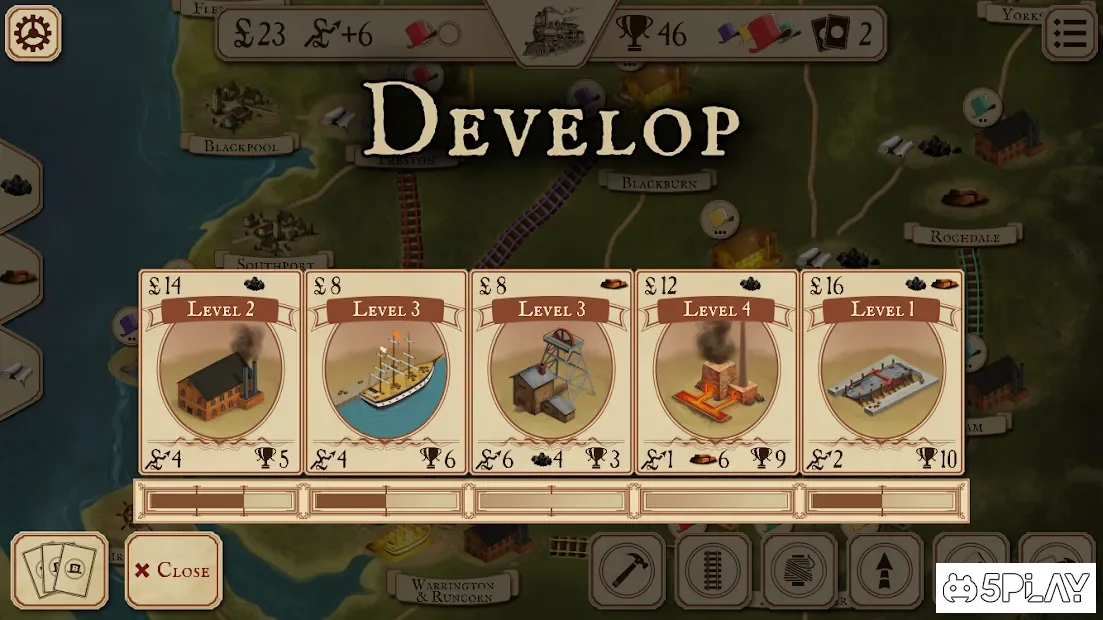Activate the hammer build action
Image resolution: width=1103 pixels, height=620 pixels.
(627, 571)
